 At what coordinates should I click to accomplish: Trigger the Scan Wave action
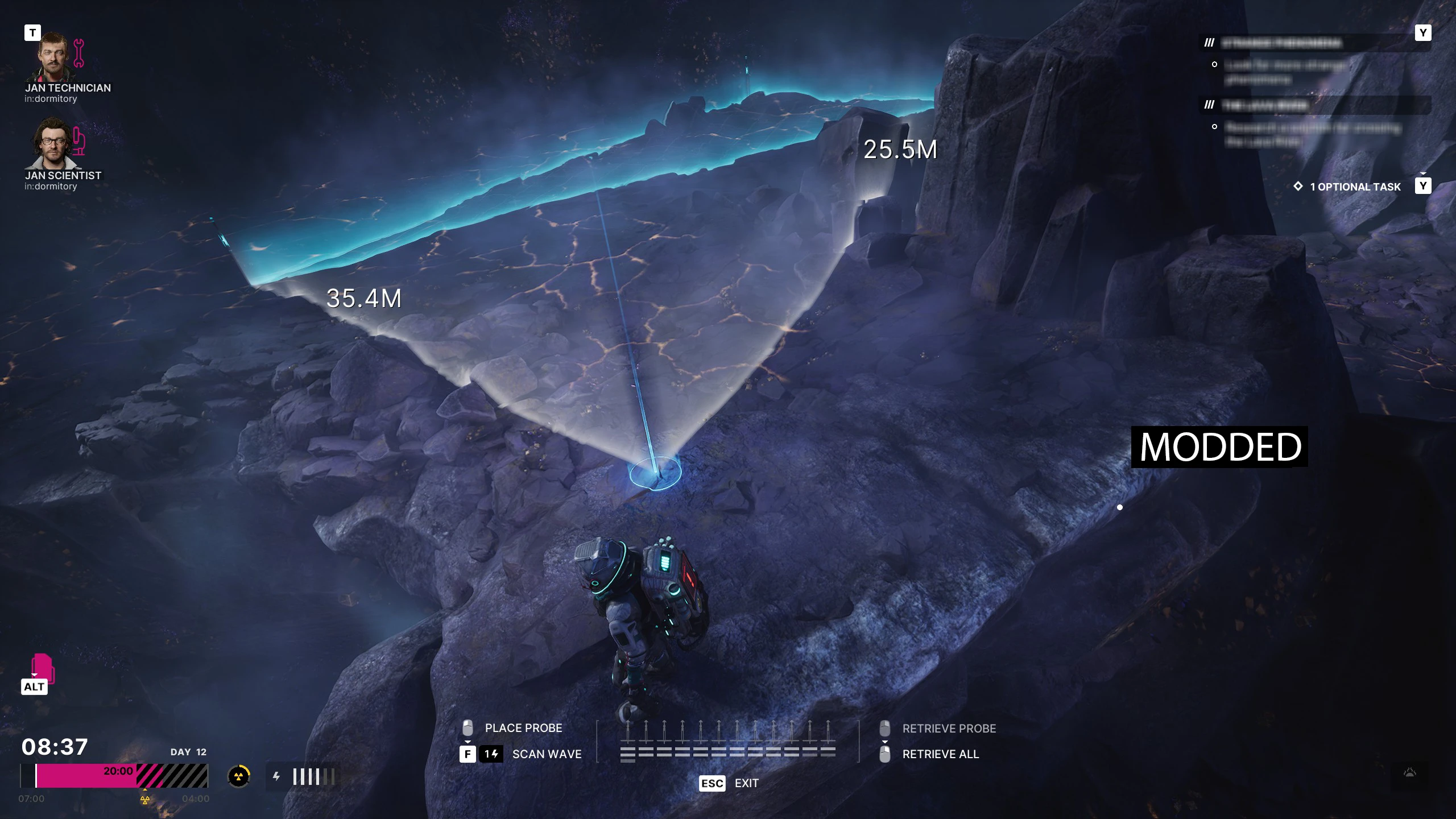tap(546, 754)
